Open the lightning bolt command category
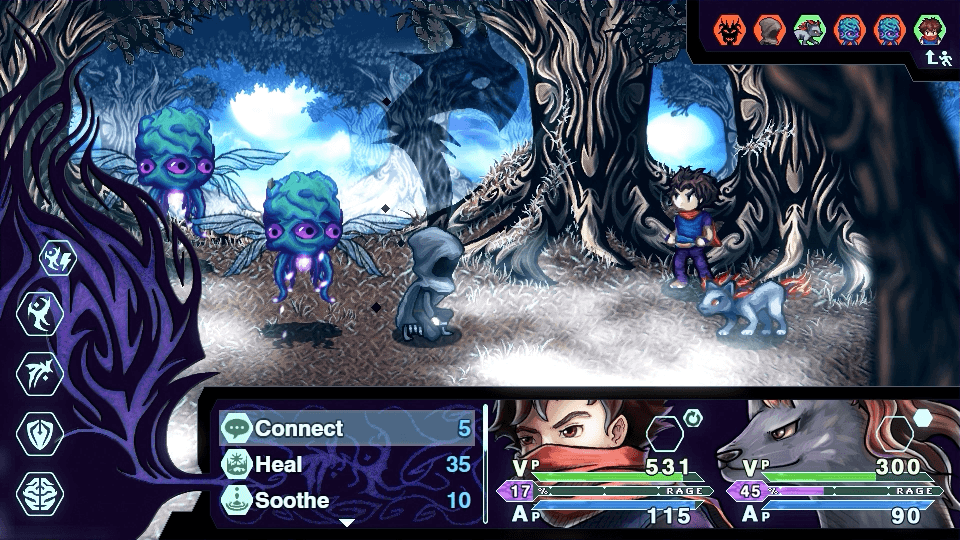 click(x=57, y=259)
